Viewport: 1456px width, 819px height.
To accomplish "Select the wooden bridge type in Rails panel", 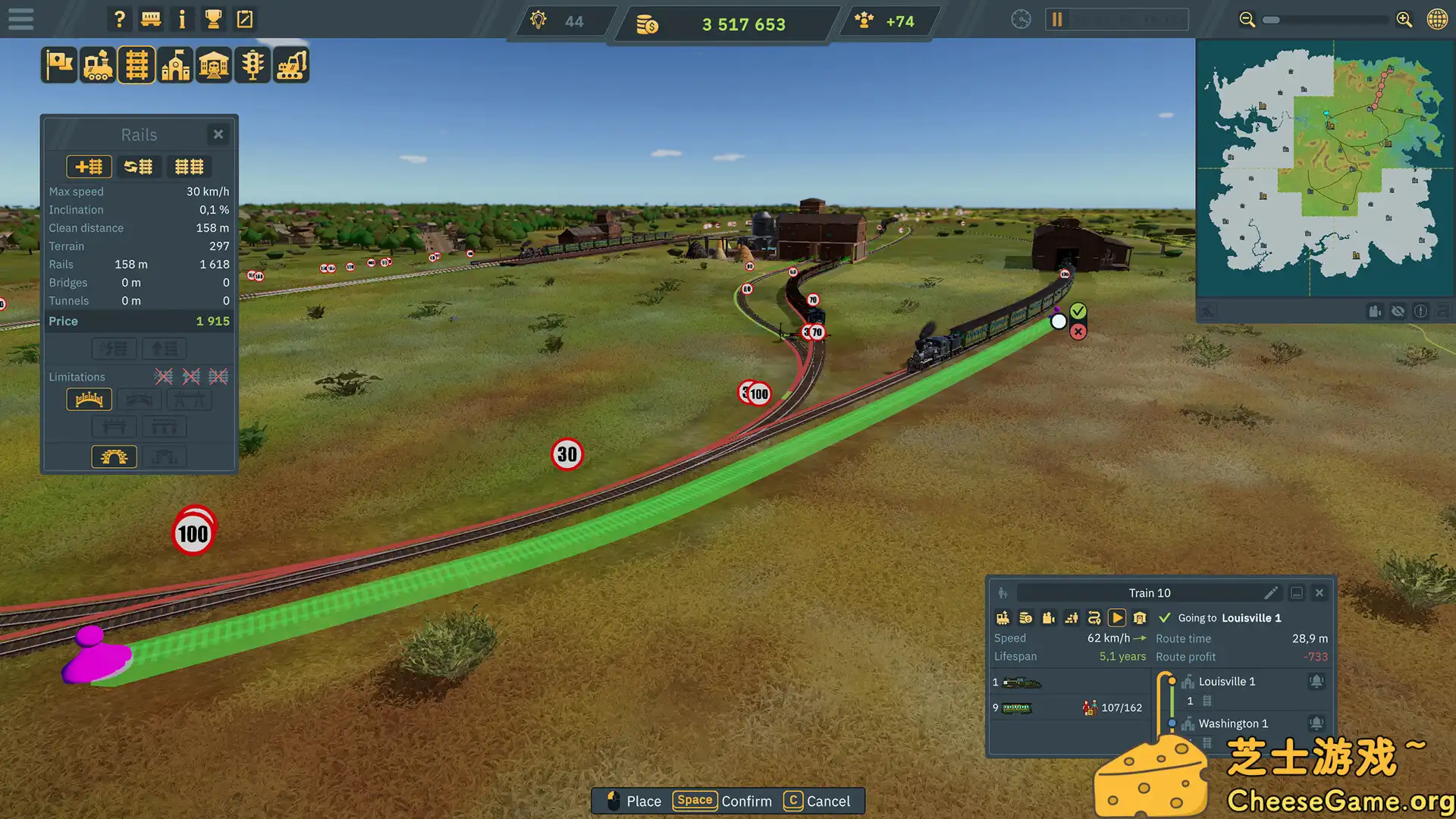I will 89,399.
